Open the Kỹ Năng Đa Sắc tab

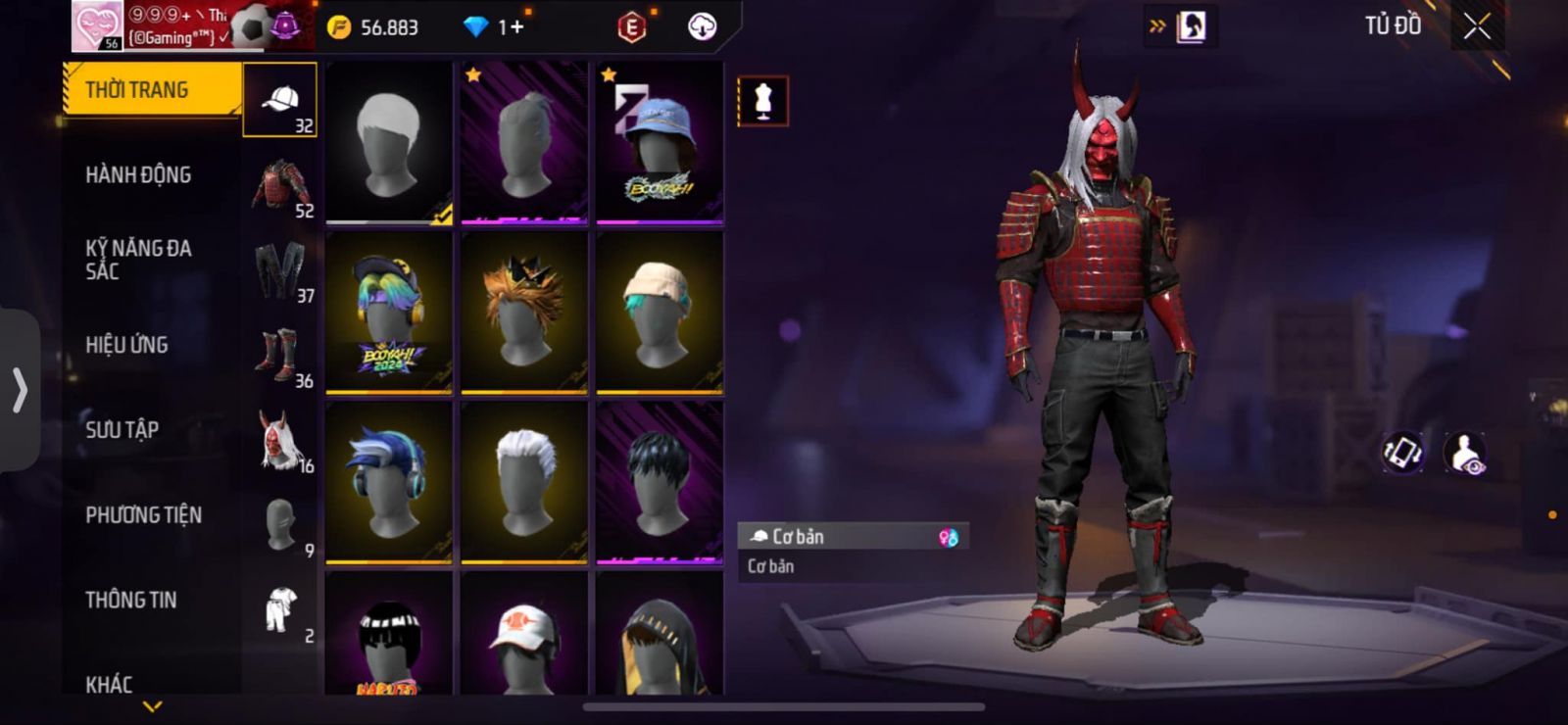tap(138, 260)
